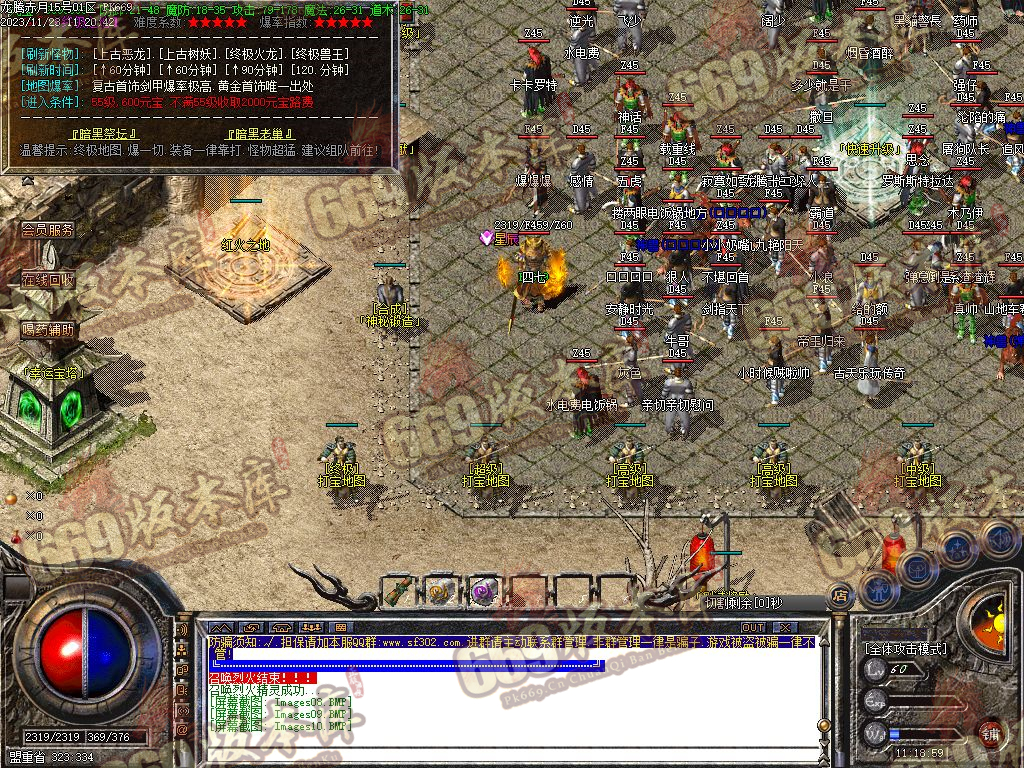Click the red 铺 stall button
The image size is (1024, 768).
tap(990, 734)
